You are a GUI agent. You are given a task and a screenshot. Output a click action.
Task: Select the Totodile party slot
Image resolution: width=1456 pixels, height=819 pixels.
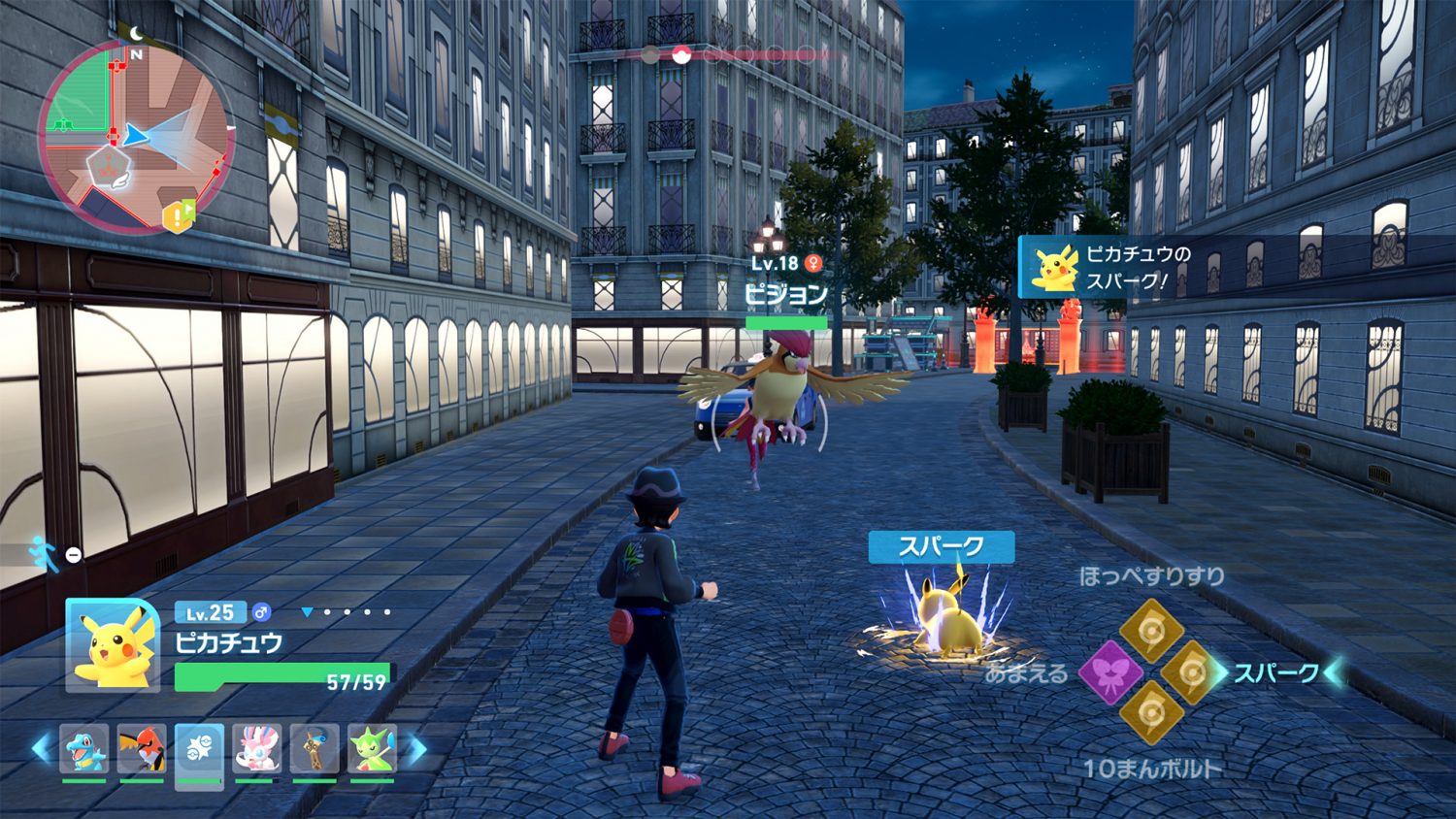click(x=84, y=749)
